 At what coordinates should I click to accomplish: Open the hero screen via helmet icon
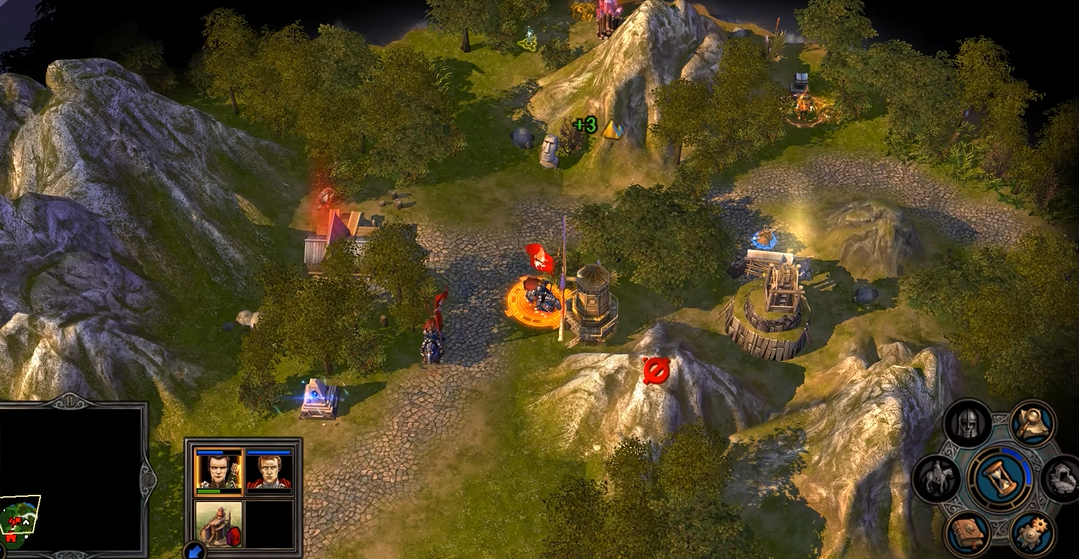coord(967,424)
